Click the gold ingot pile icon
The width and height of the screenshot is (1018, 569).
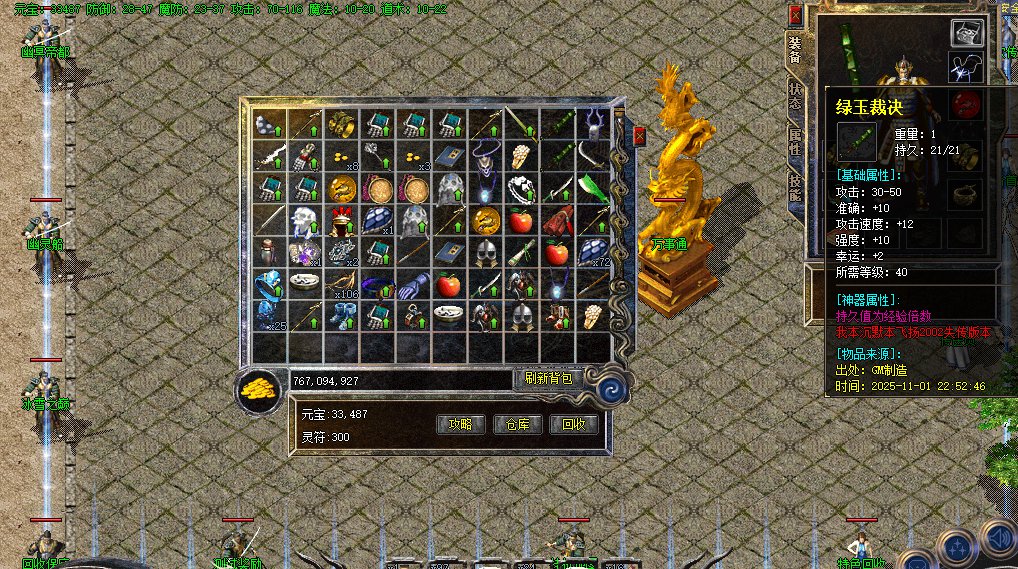point(259,389)
